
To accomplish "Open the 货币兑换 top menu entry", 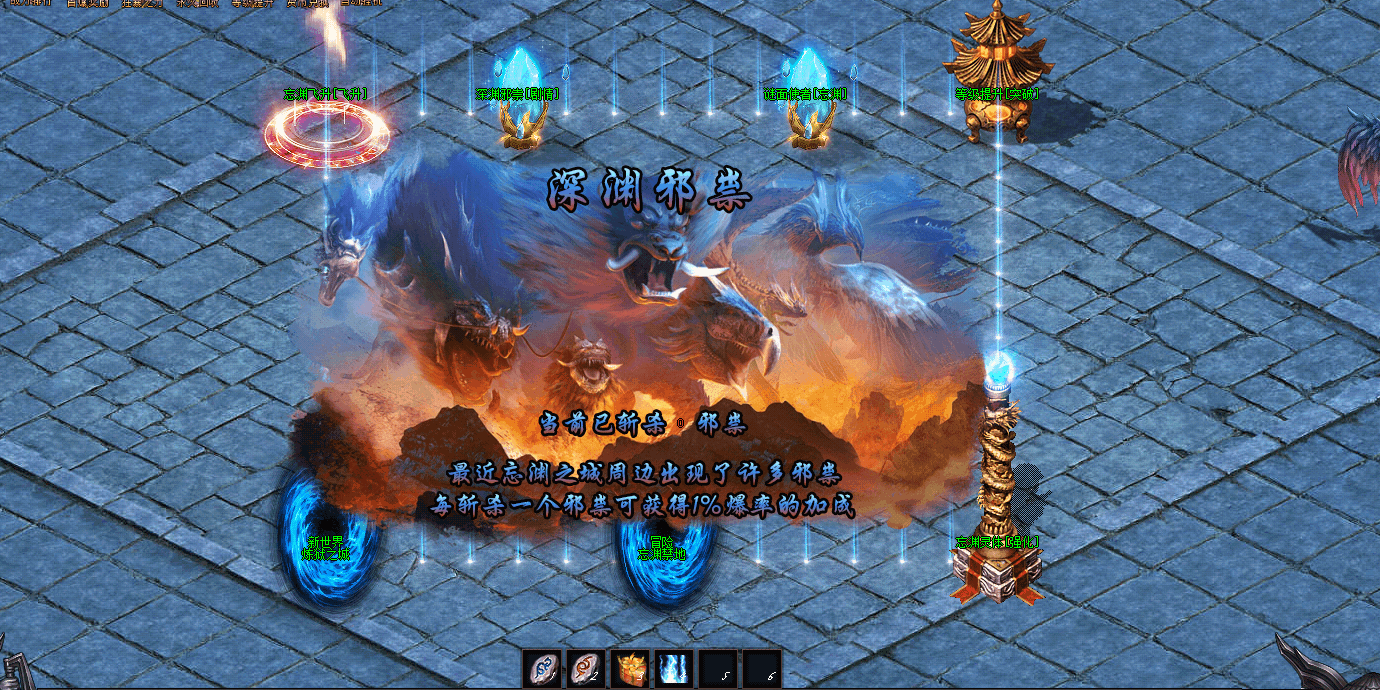I will tap(307, 3).
